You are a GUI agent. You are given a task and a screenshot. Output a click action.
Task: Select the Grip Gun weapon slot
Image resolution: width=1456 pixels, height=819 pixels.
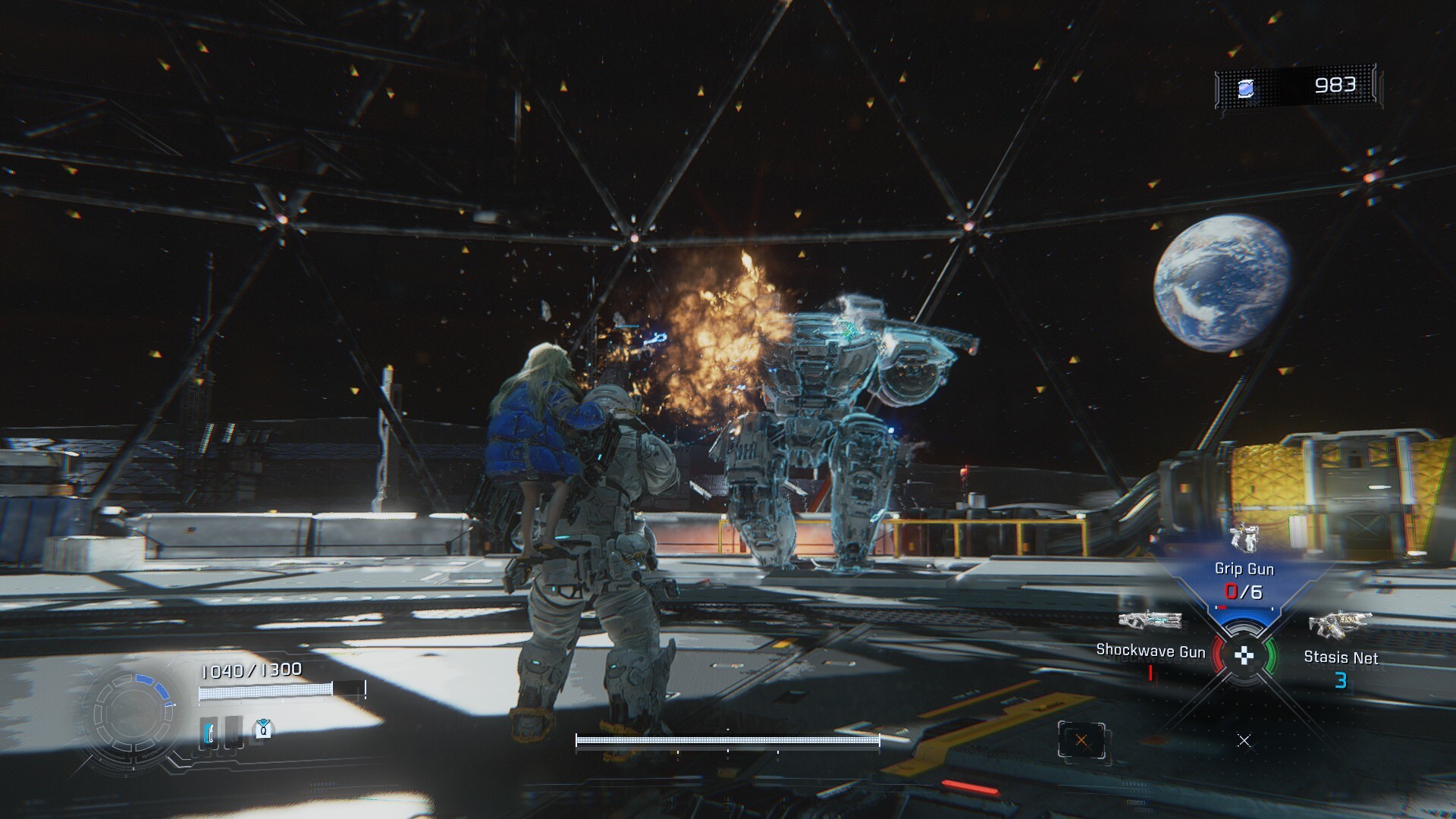click(1244, 569)
